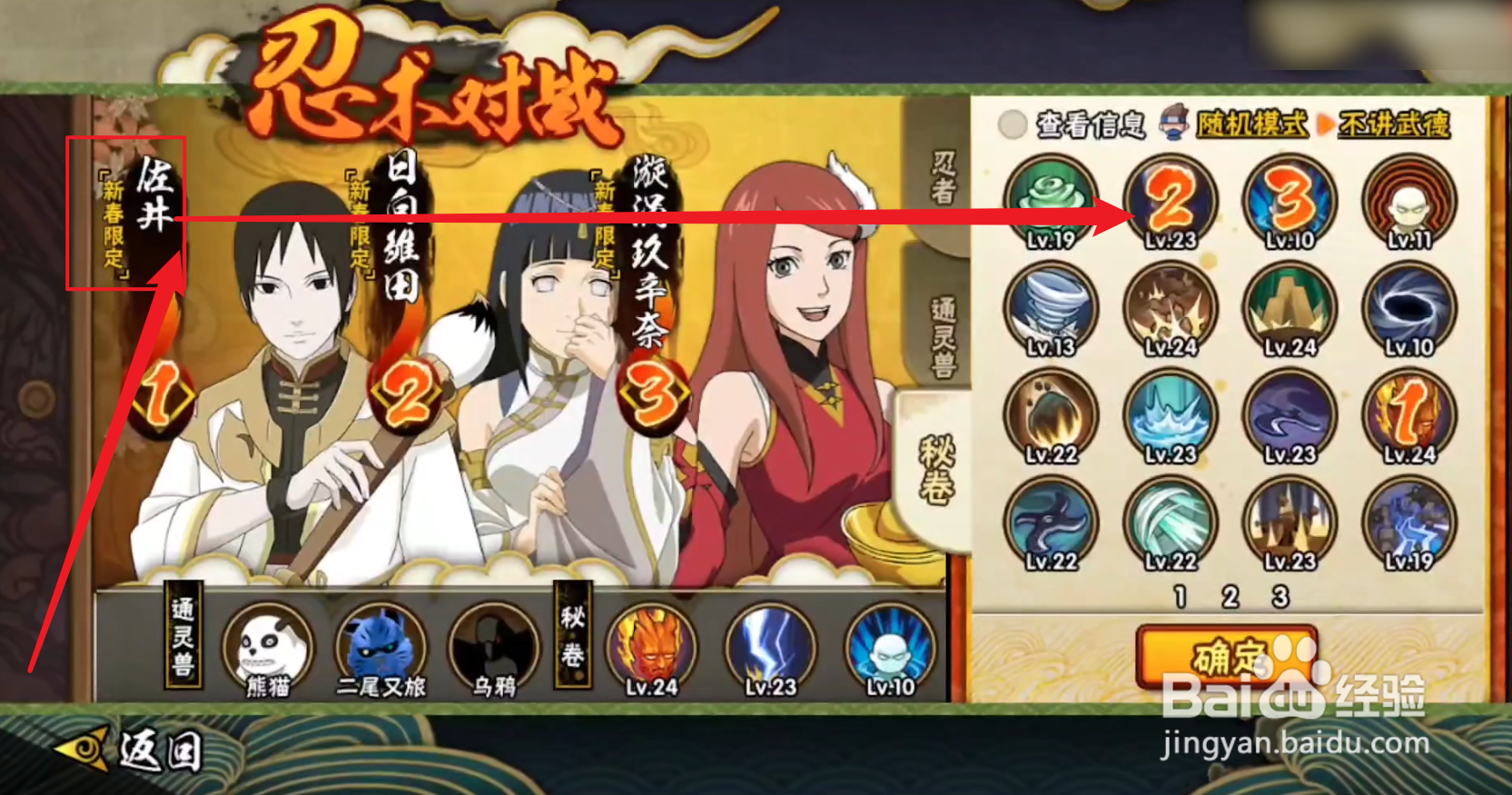The width and height of the screenshot is (1512, 795).
Task: Select the black hole jutsu icon at Lv.10
Action: [1408, 309]
